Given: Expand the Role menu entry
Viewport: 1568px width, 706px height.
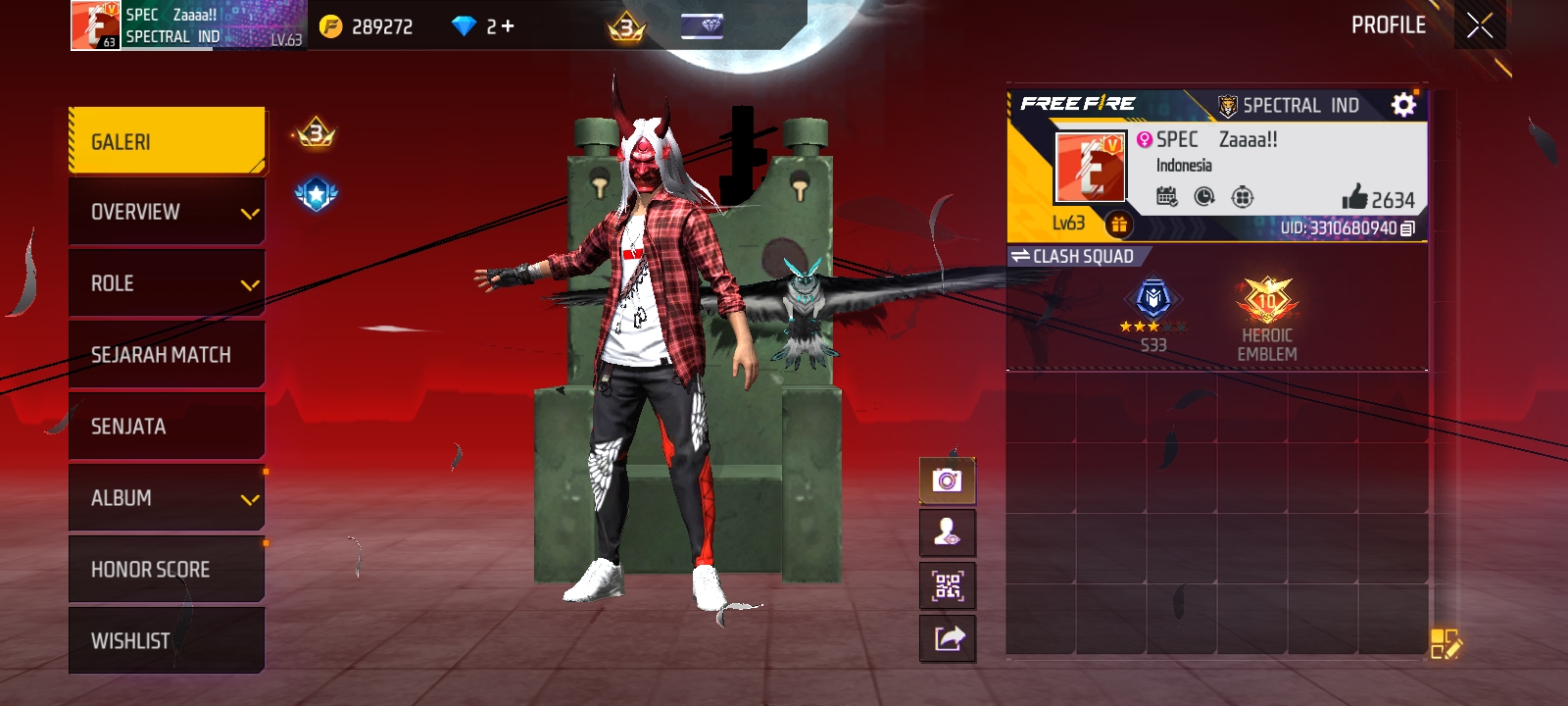Looking at the screenshot, I should 167,283.
